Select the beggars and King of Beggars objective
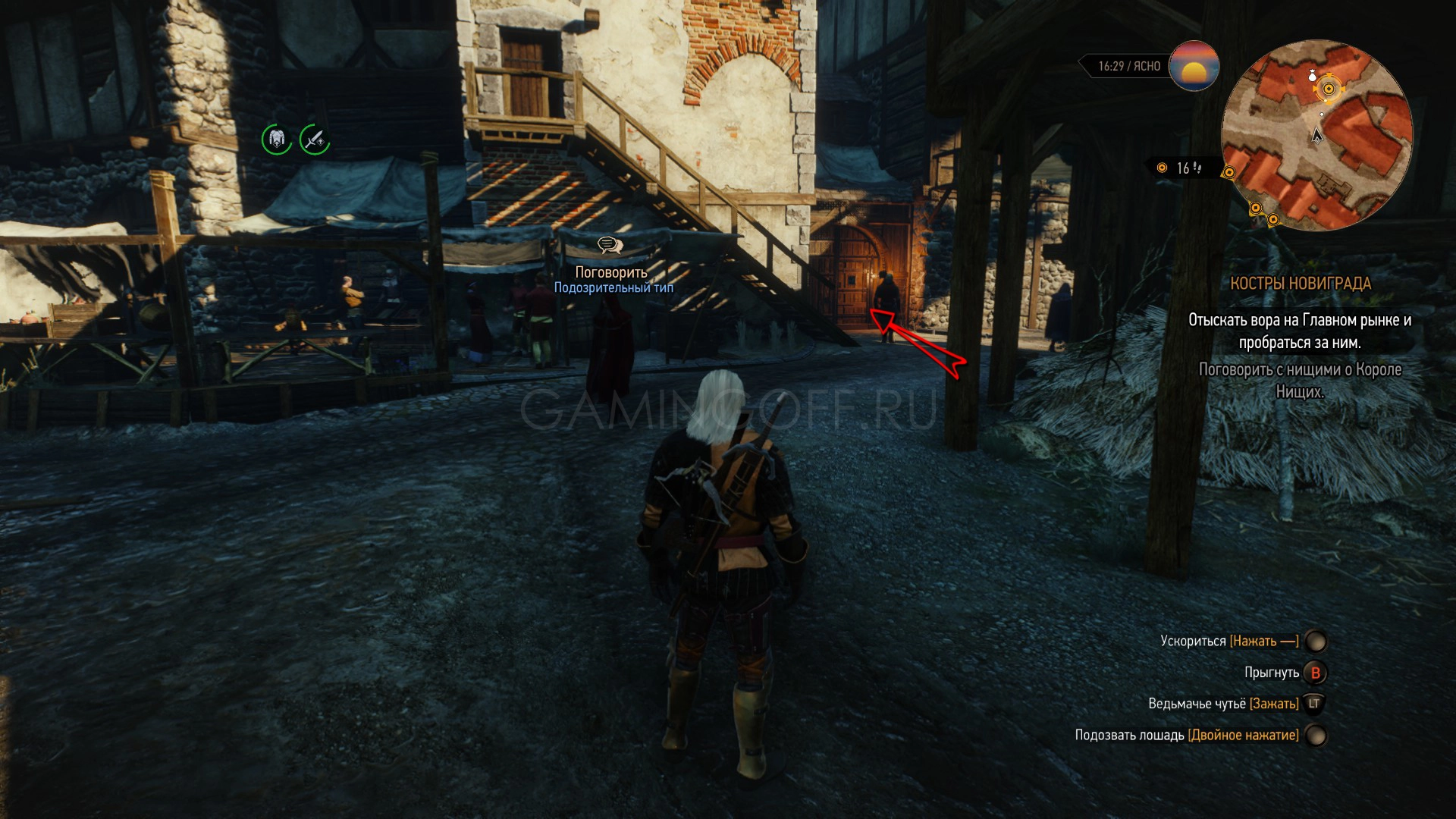Viewport: 1456px width, 819px height. [1299, 381]
